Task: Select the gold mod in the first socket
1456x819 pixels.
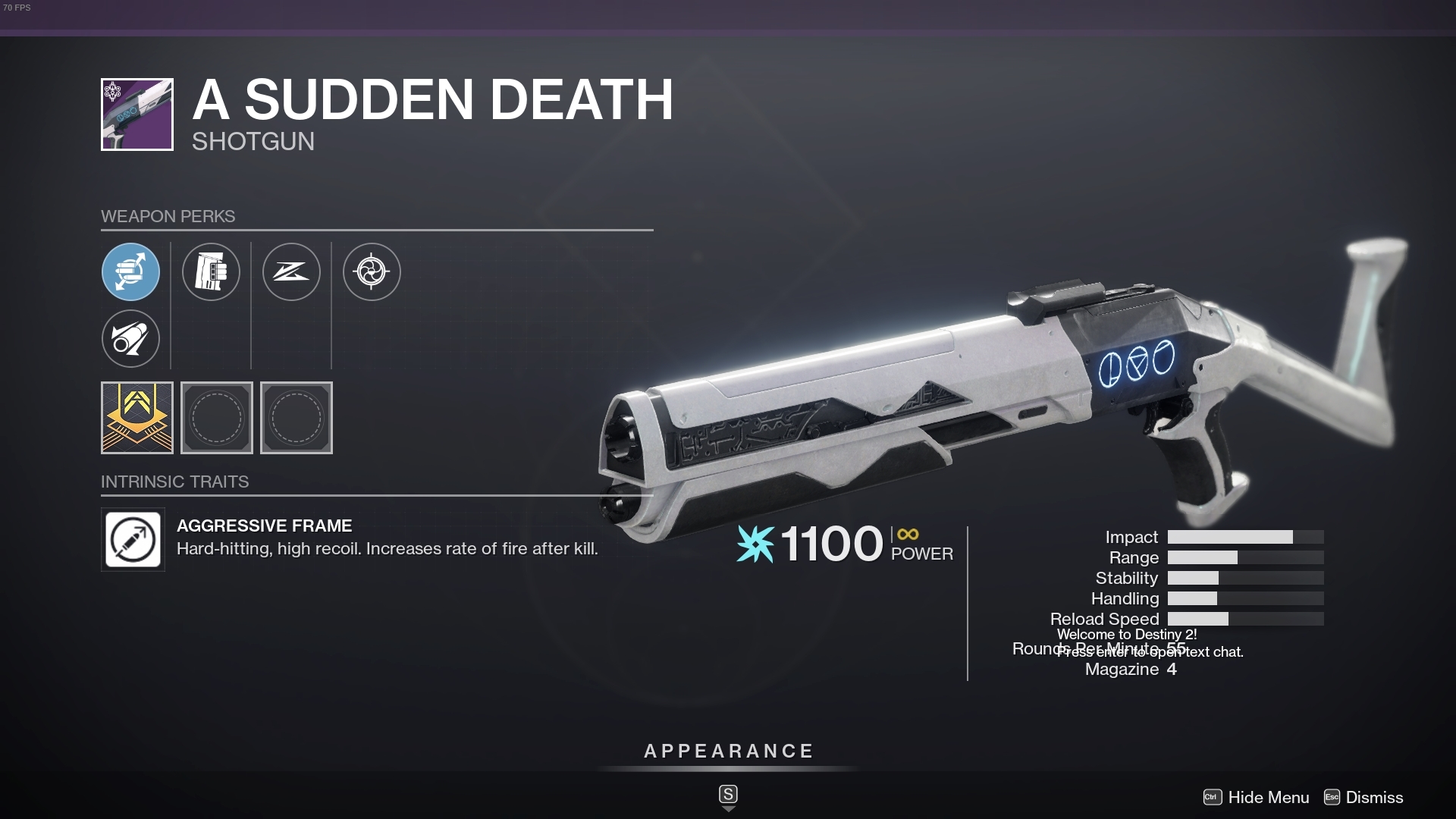Action: [137, 418]
